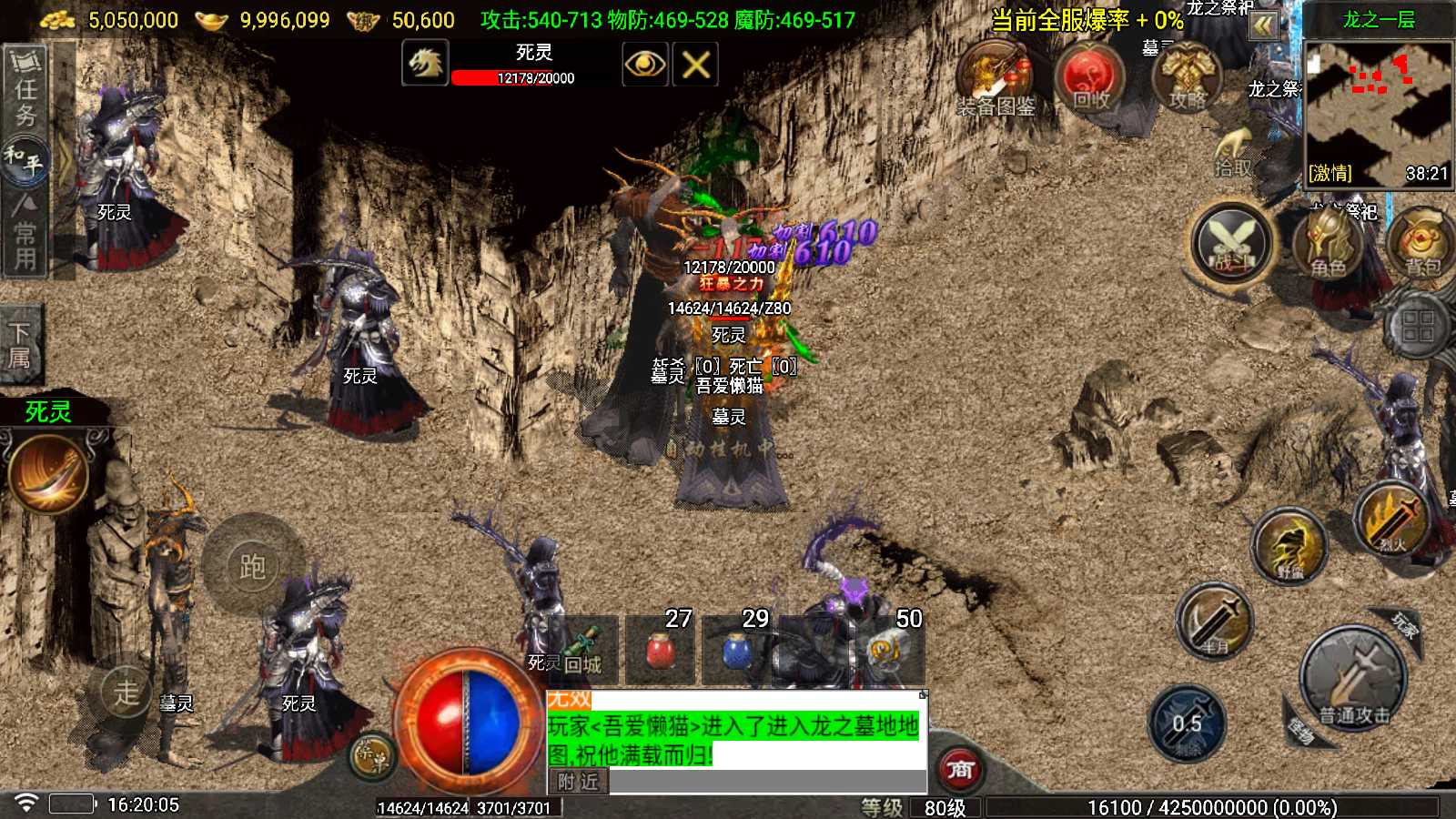1456x819 pixels.
Task: Close the 死灵 target frame with X
Action: point(696,65)
